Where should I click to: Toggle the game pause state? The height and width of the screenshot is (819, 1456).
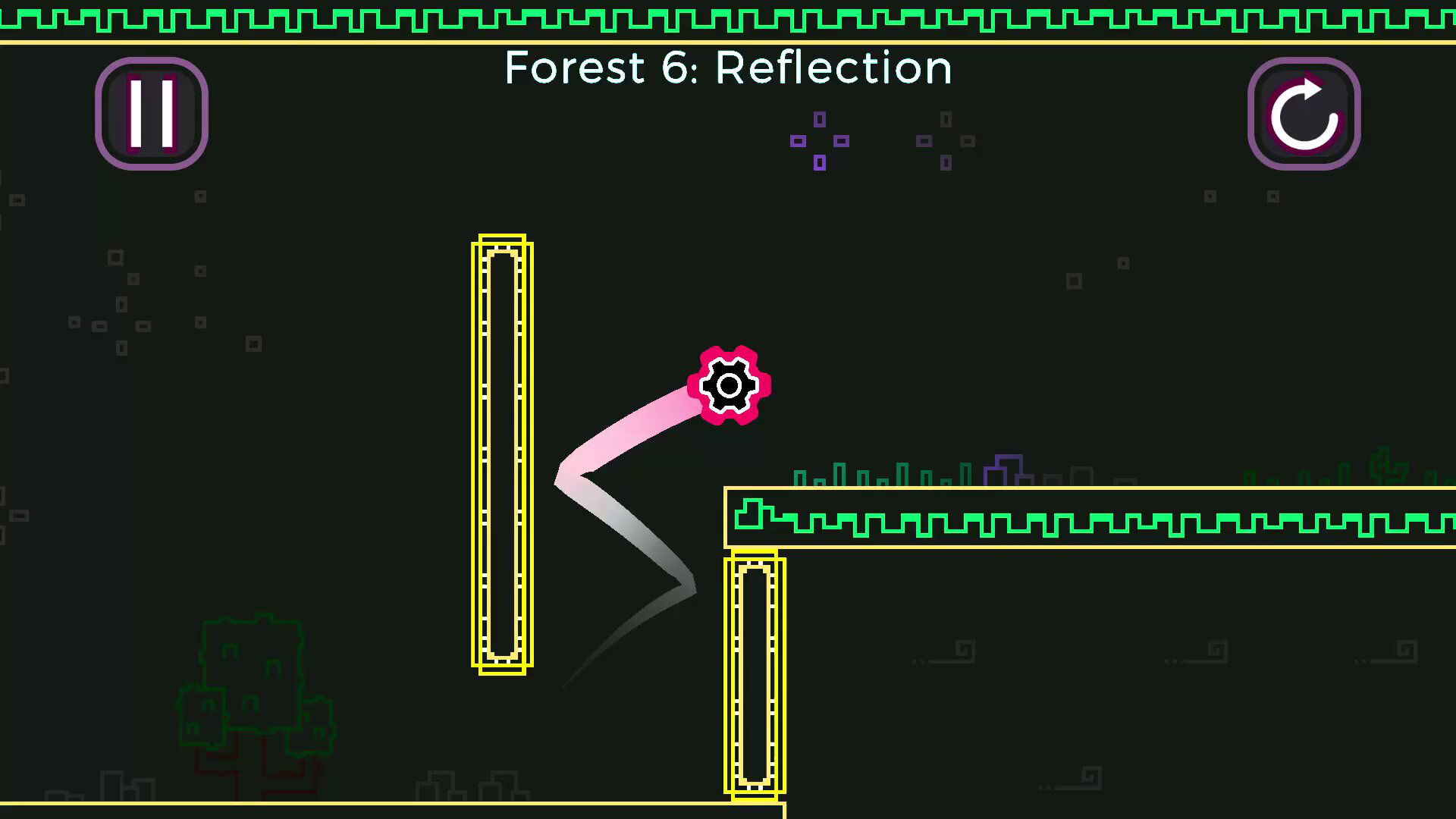point(151,112)
